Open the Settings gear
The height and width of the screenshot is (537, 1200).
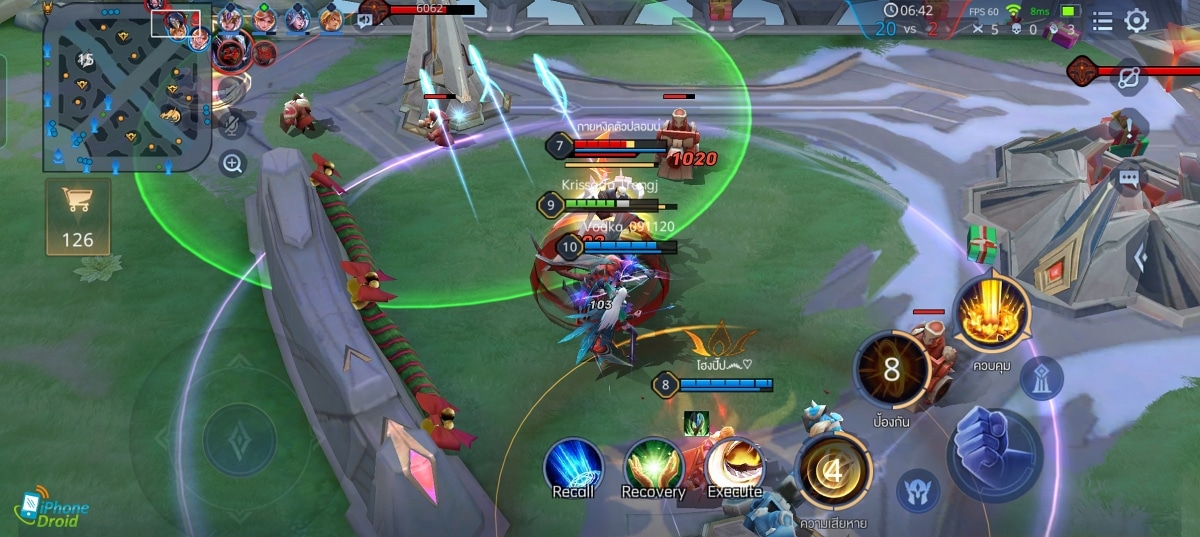coord(1137,21)
